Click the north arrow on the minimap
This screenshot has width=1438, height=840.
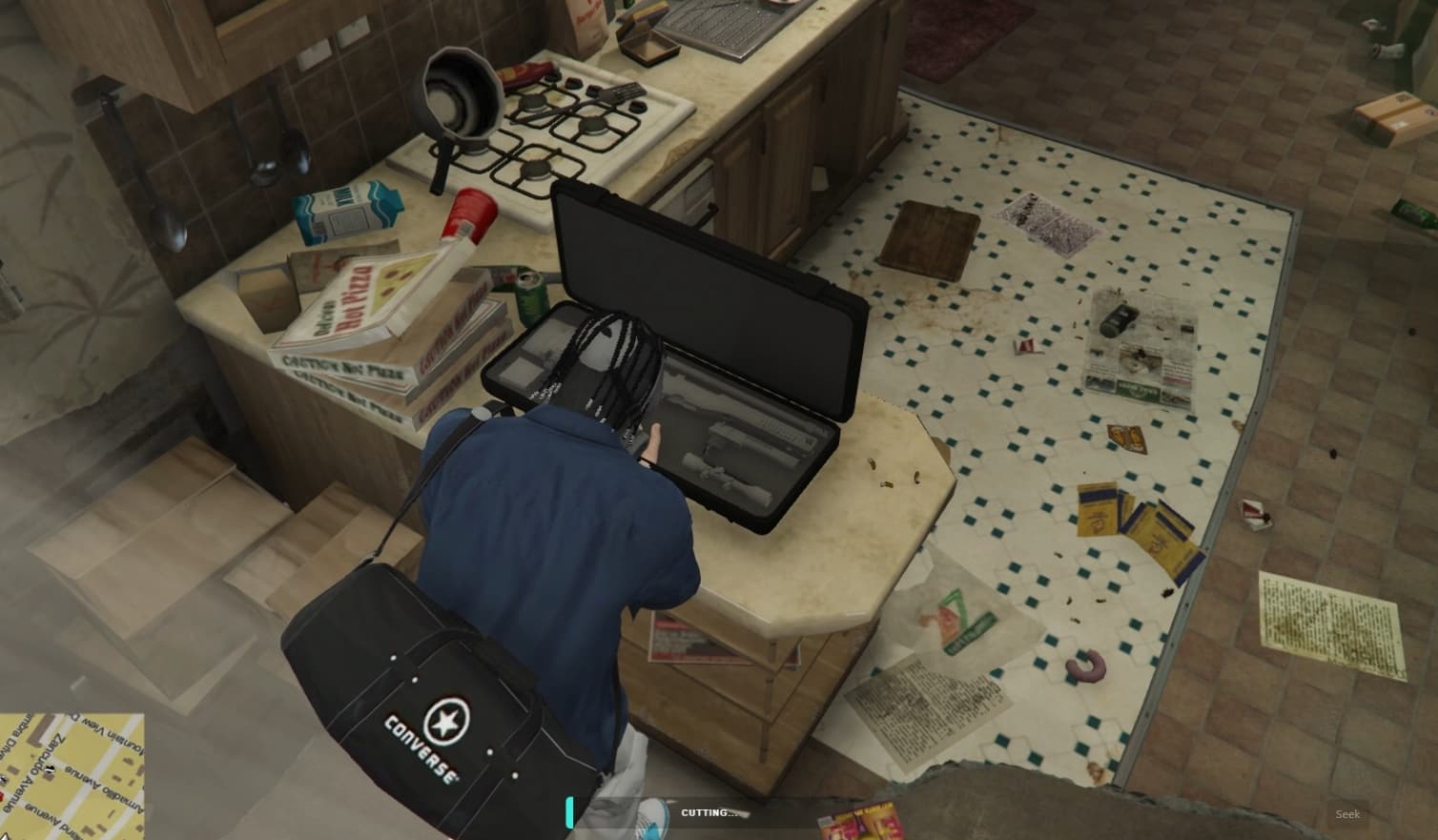click(x=7, y=835)
